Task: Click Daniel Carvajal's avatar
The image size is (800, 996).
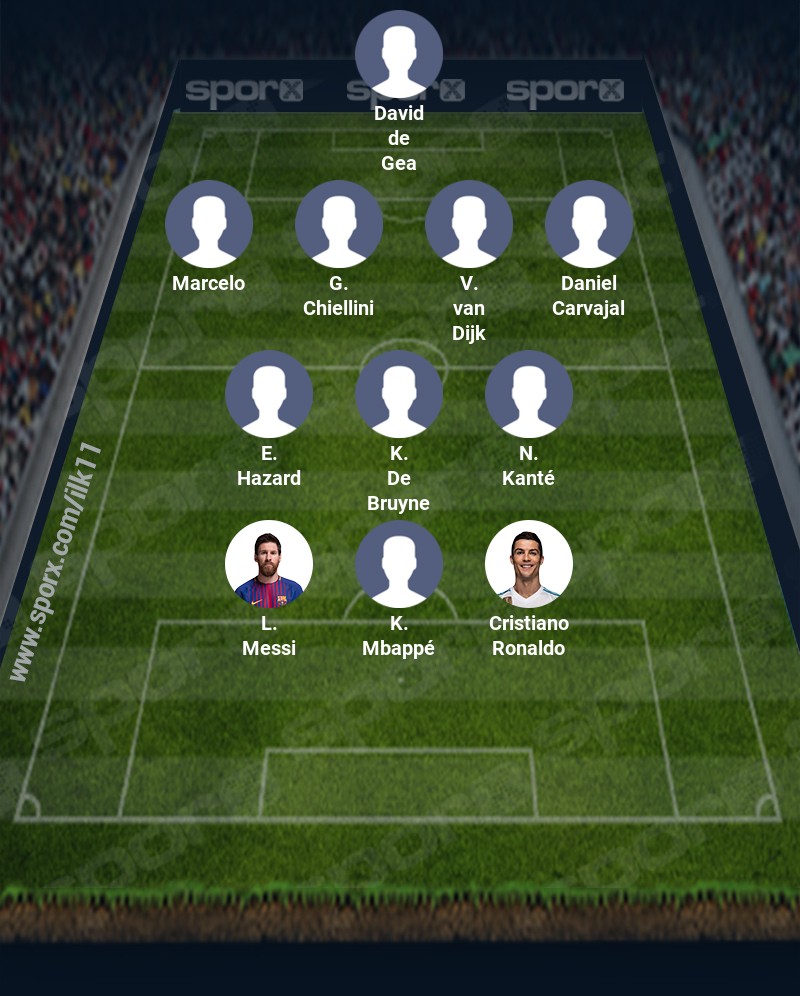Action: coord(589,224)
